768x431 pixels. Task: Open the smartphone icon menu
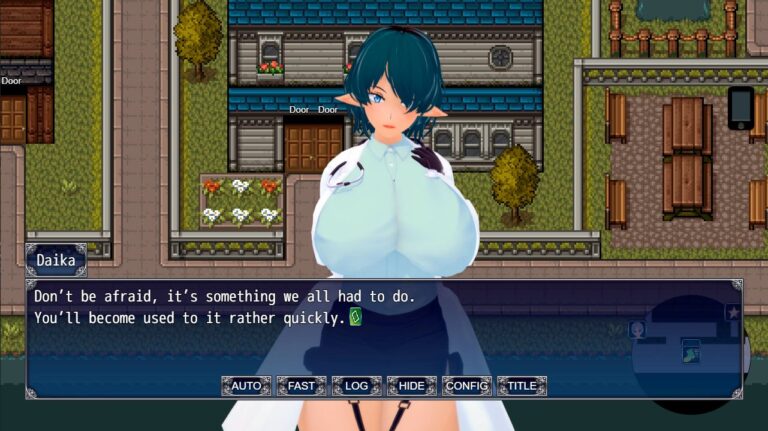click(741, 108)
